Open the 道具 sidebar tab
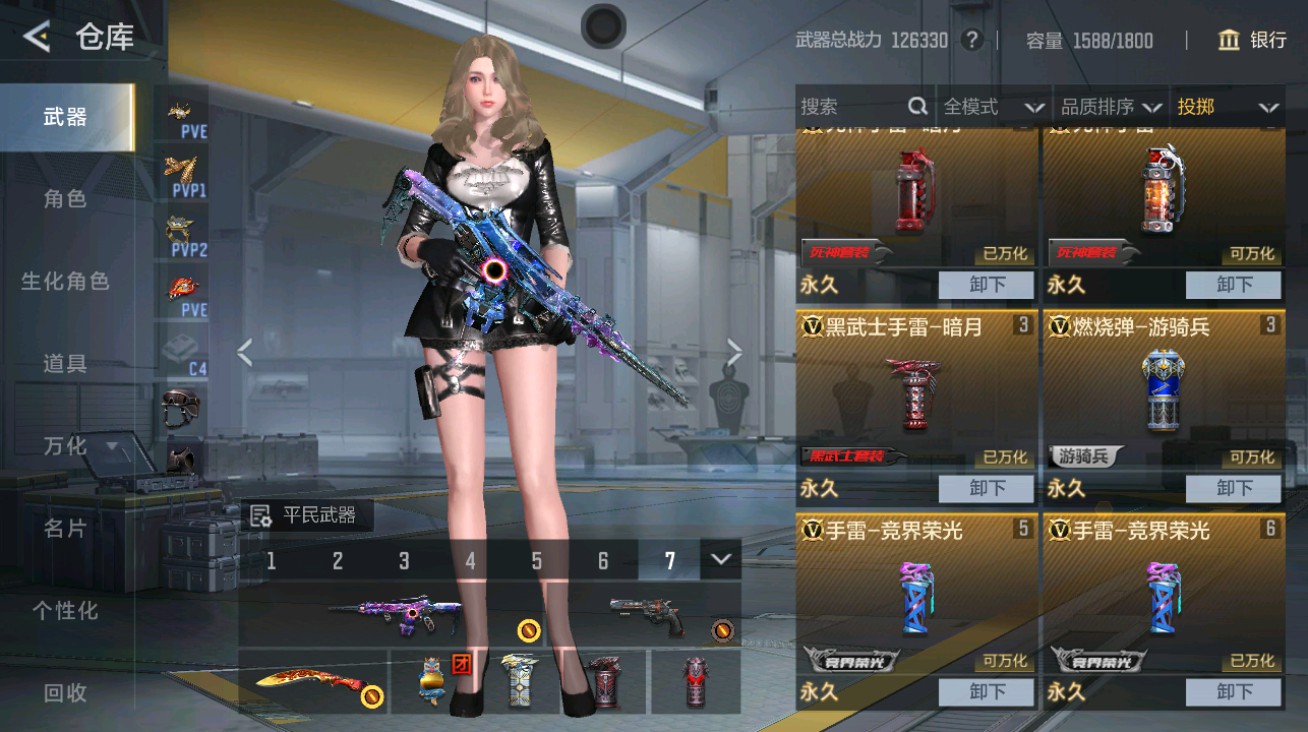 pyautogui.click(x=63, y=365)
